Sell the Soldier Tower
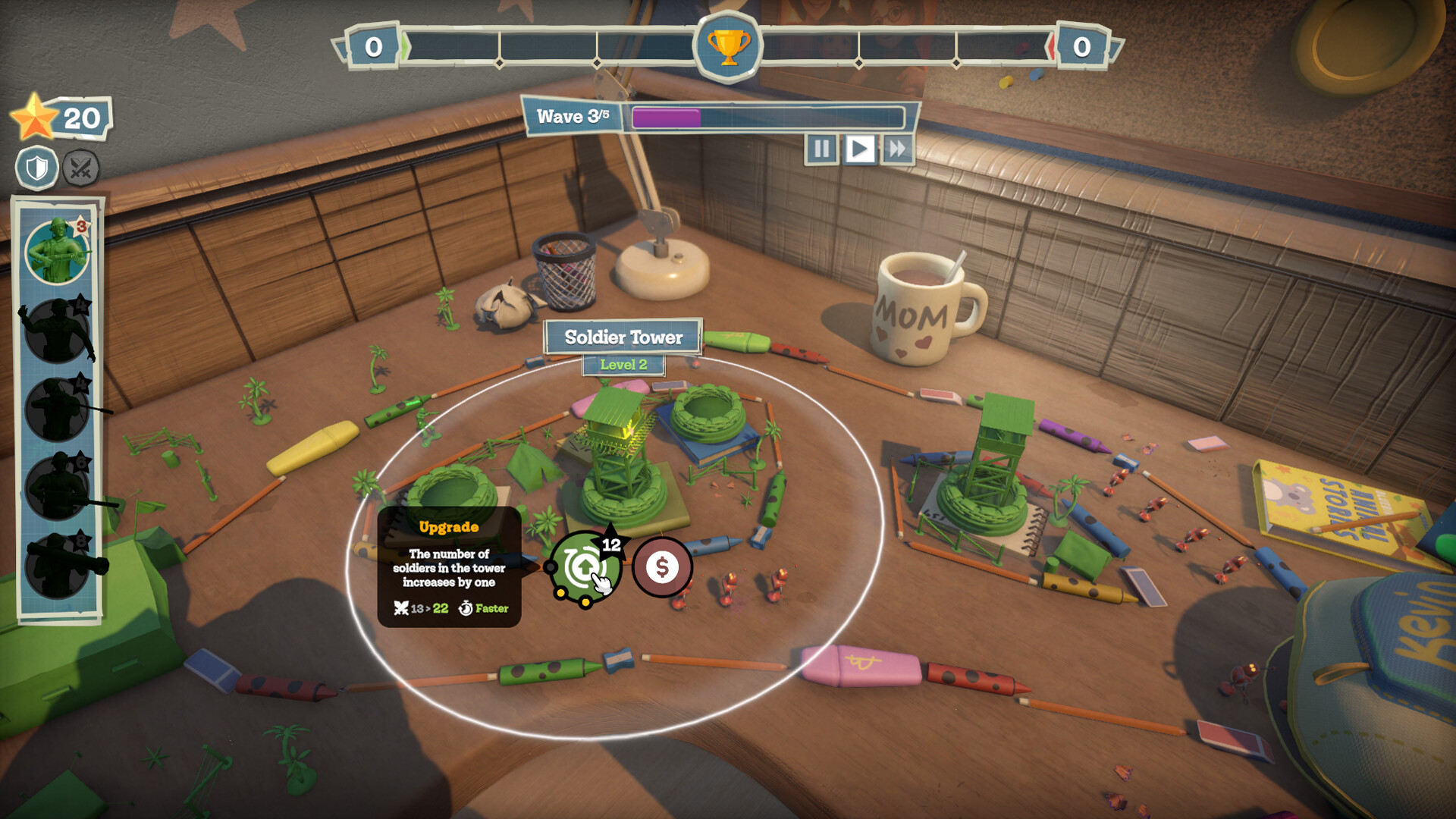Screen dimensions: 1456x819 pos(661,567)
